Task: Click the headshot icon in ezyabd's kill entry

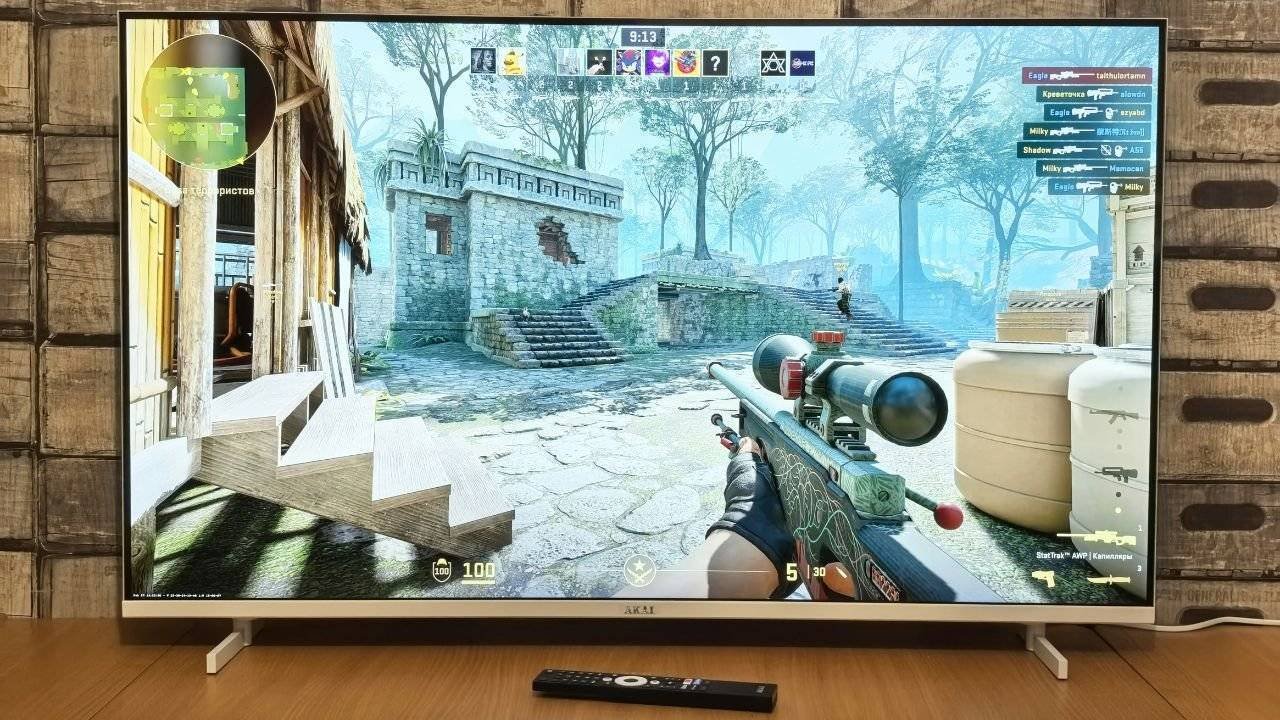Action: [x=1109, y=113]
